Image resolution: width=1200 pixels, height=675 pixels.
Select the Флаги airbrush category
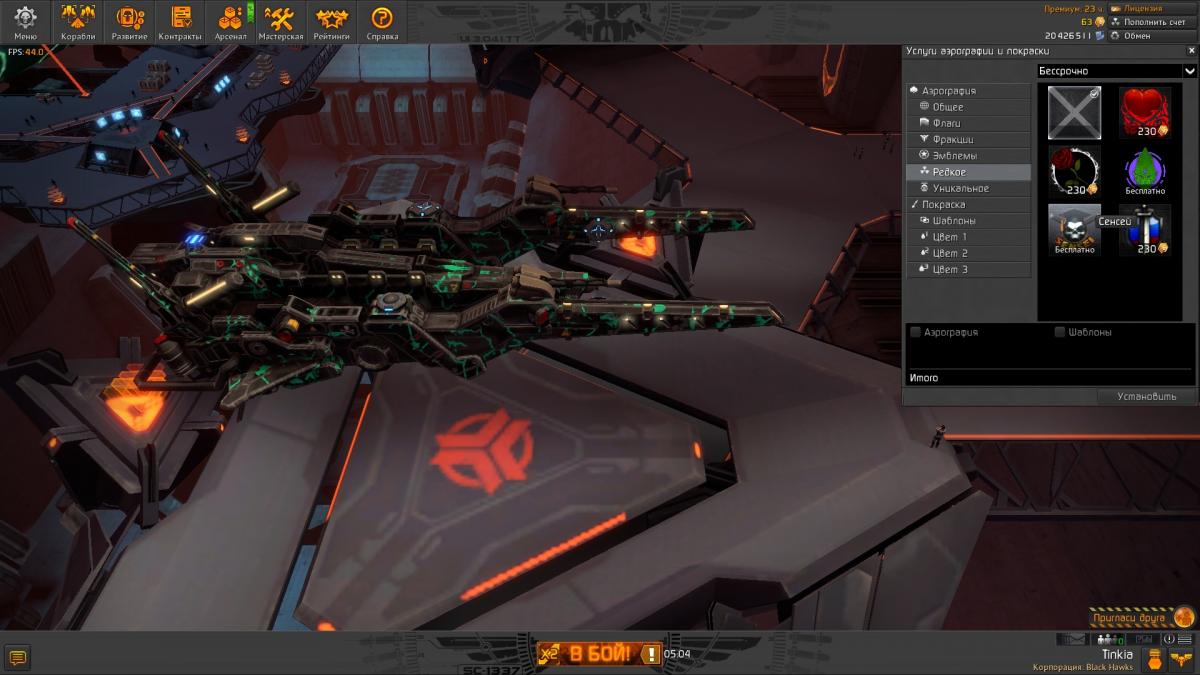[x=946, y=123]
